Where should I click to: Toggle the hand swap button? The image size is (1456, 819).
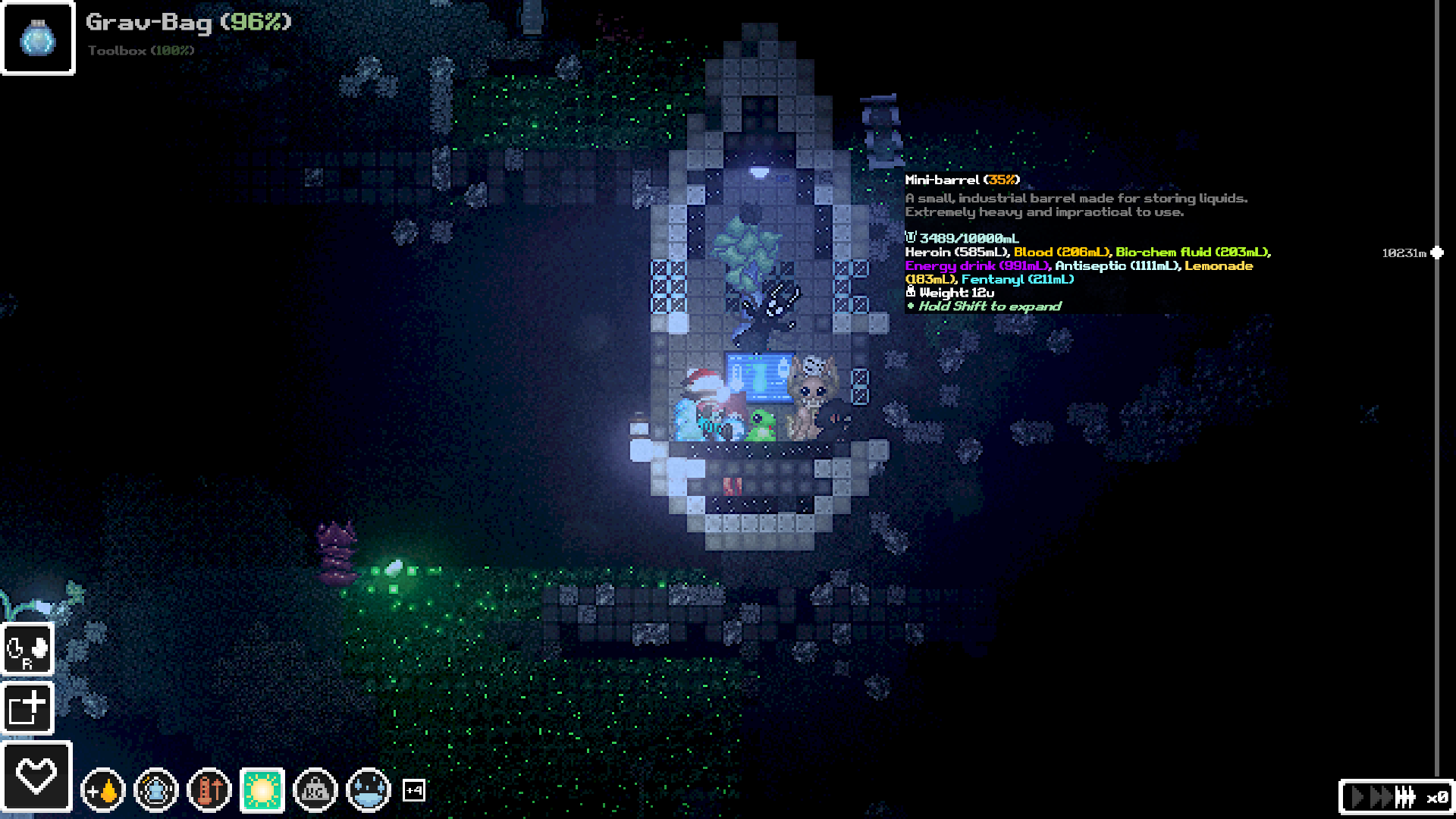coord(28,649)
